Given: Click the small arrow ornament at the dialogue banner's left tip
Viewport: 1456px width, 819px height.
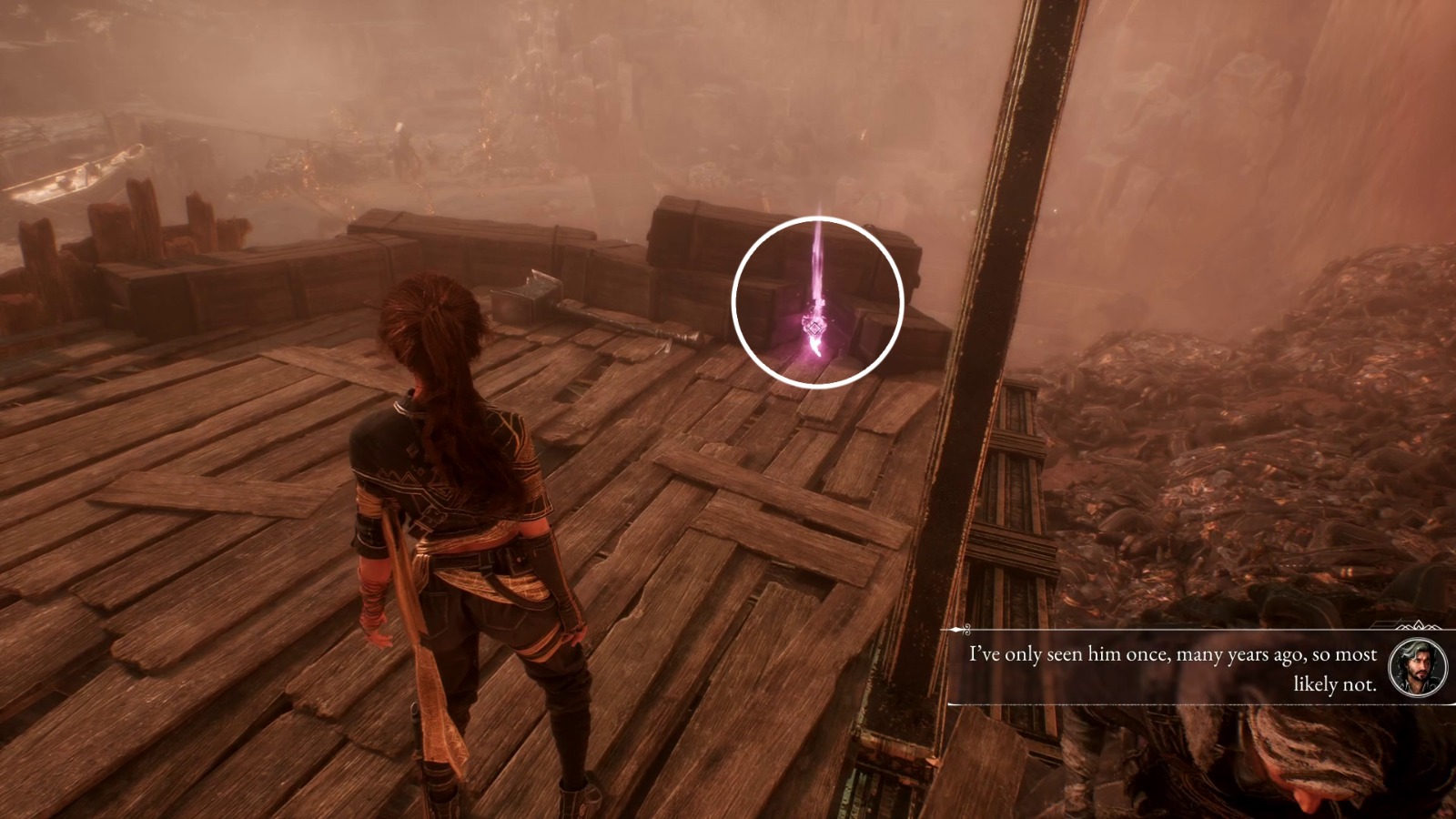Looking at the screenshot, I should click(x=957, y=627).
